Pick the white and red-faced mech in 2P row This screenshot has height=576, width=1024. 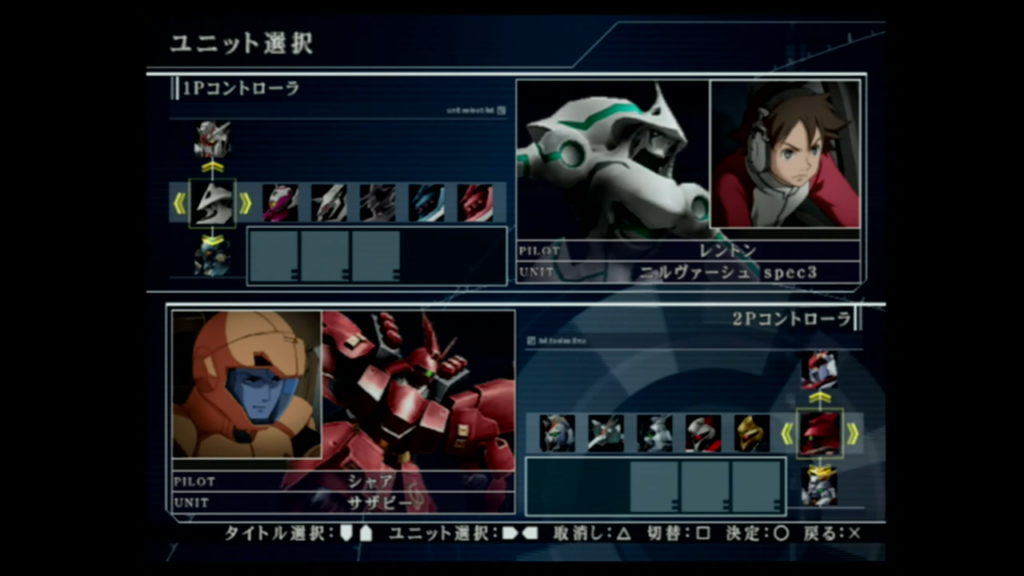pyautogui.click(x=703, y=433)
